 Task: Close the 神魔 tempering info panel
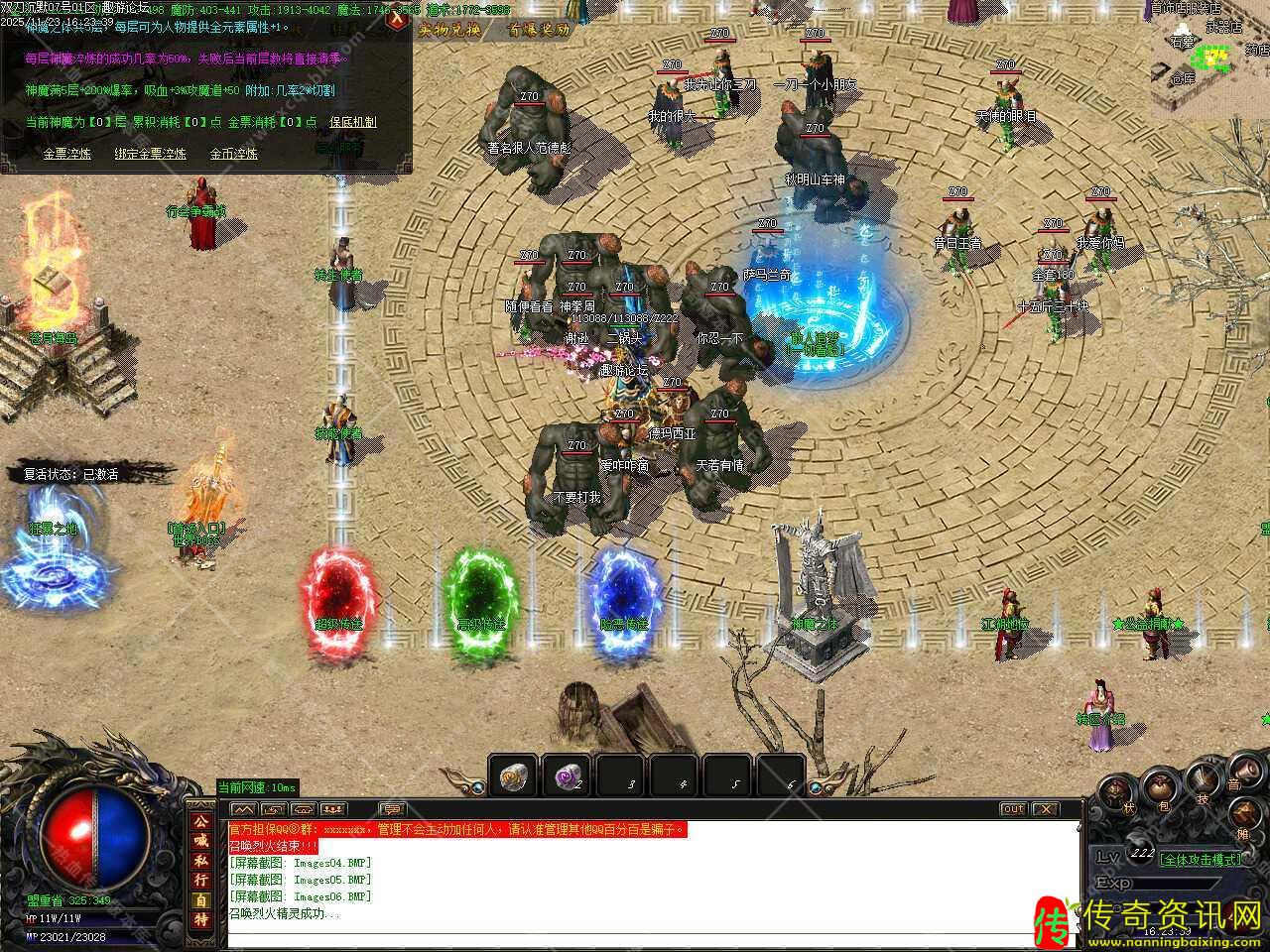tap(398, 19)
